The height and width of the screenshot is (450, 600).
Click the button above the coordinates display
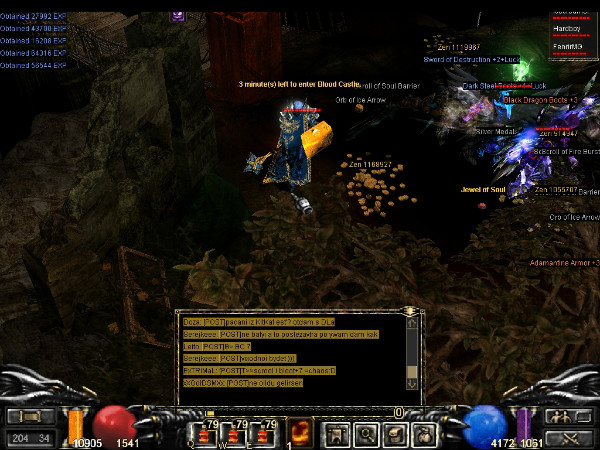[x=31, y=416]
